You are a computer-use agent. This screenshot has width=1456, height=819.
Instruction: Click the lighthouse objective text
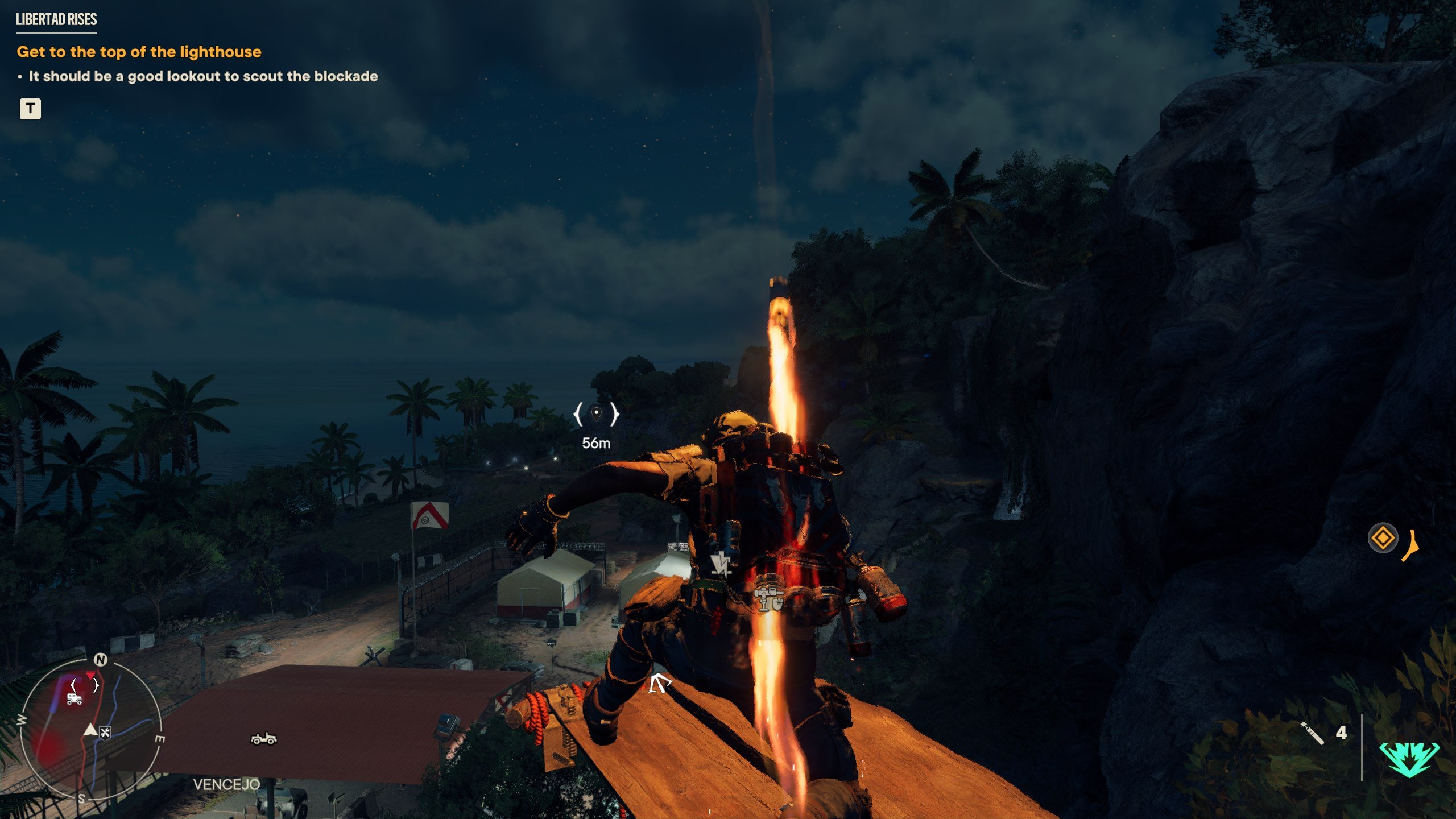[139, 52]
